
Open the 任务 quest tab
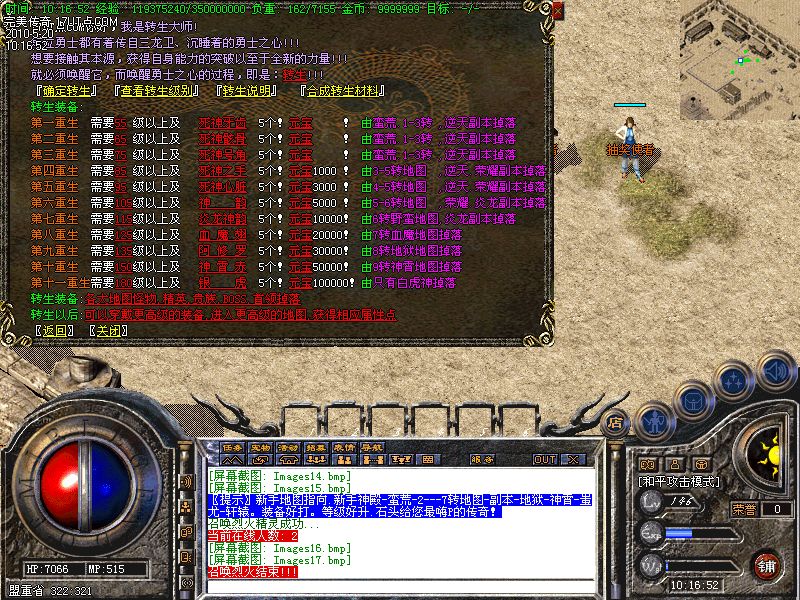click(x=233, y=447)
